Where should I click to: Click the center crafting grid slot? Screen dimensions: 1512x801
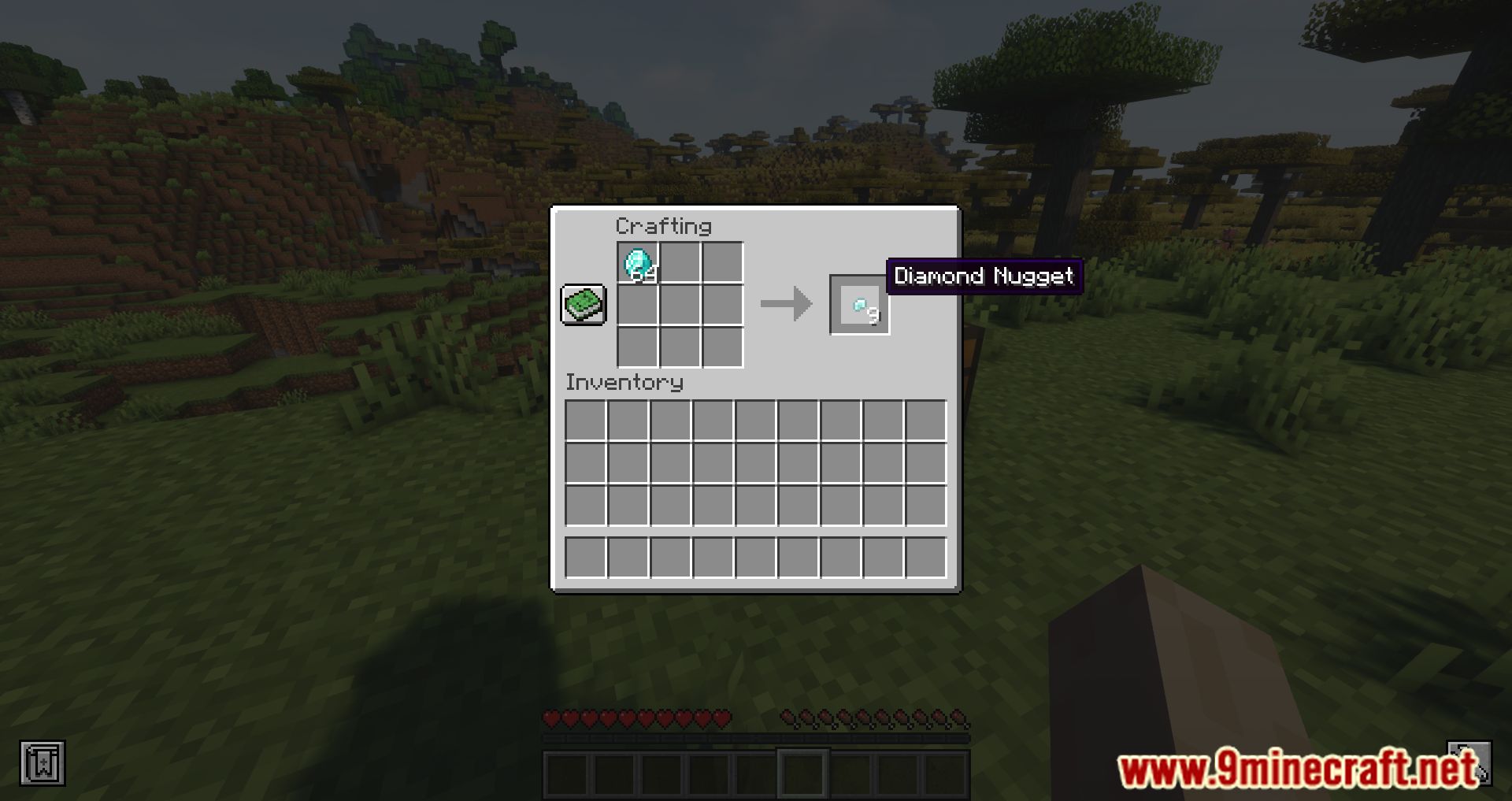(x=680, y=305)
